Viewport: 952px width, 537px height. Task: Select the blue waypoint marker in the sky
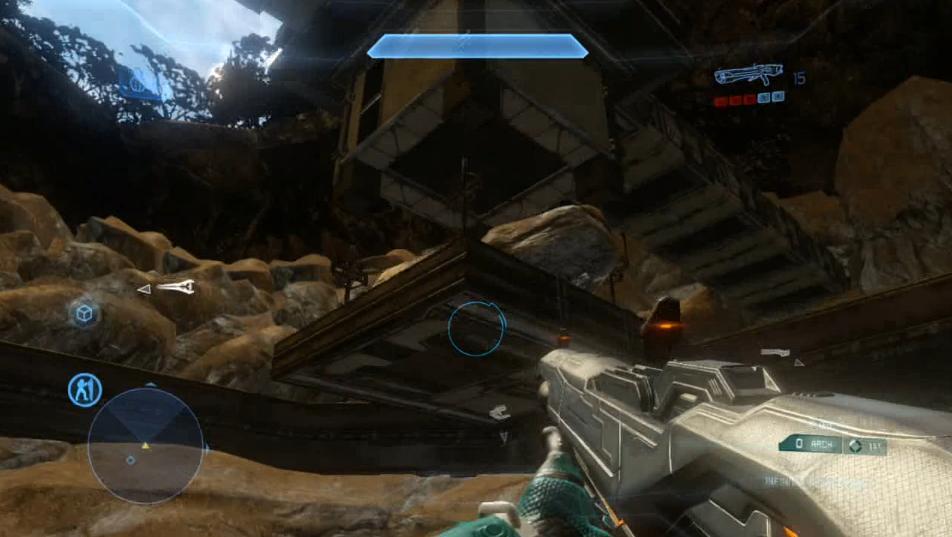140,82
